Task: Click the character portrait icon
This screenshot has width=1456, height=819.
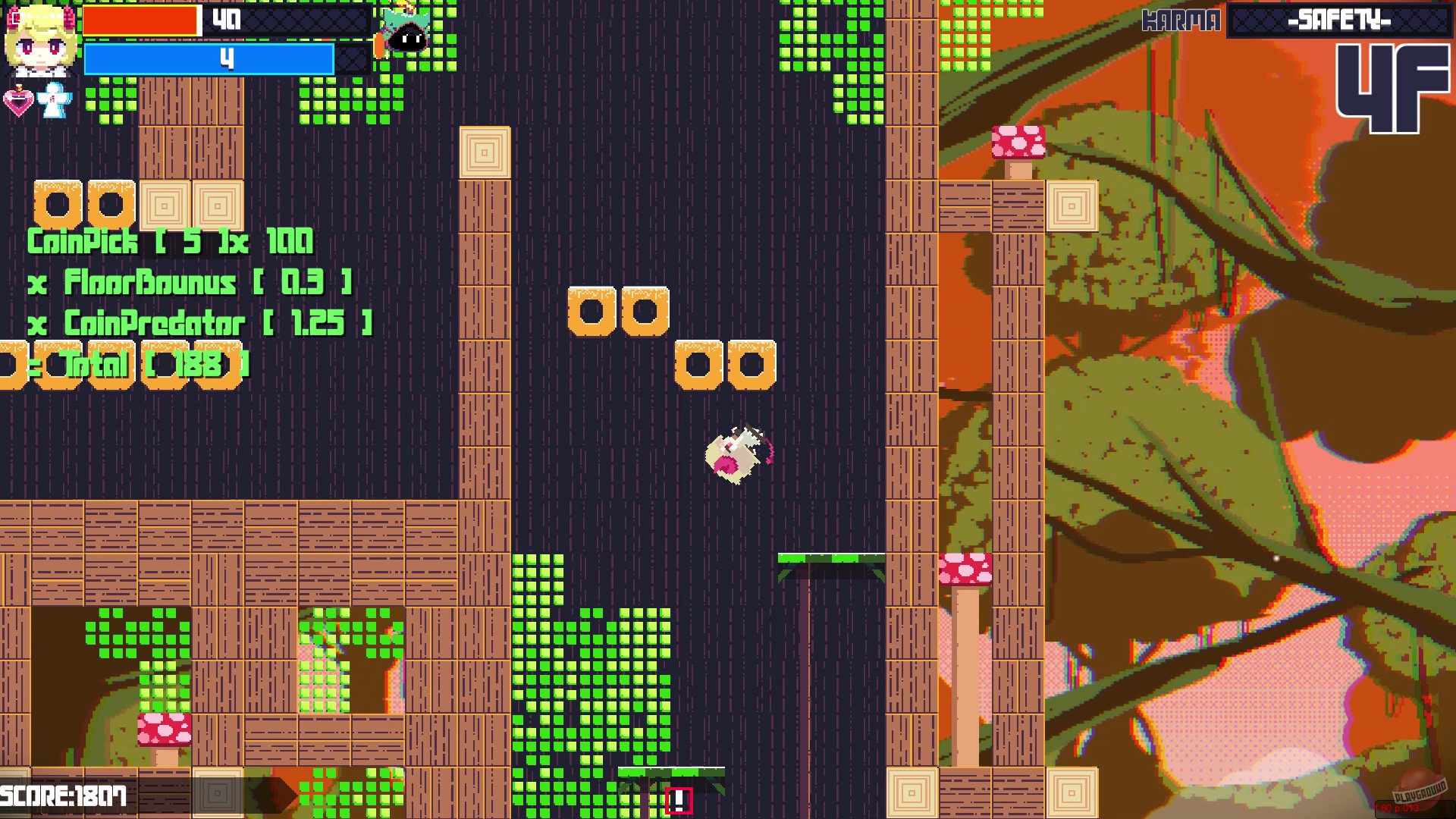Action: (39, 42)
